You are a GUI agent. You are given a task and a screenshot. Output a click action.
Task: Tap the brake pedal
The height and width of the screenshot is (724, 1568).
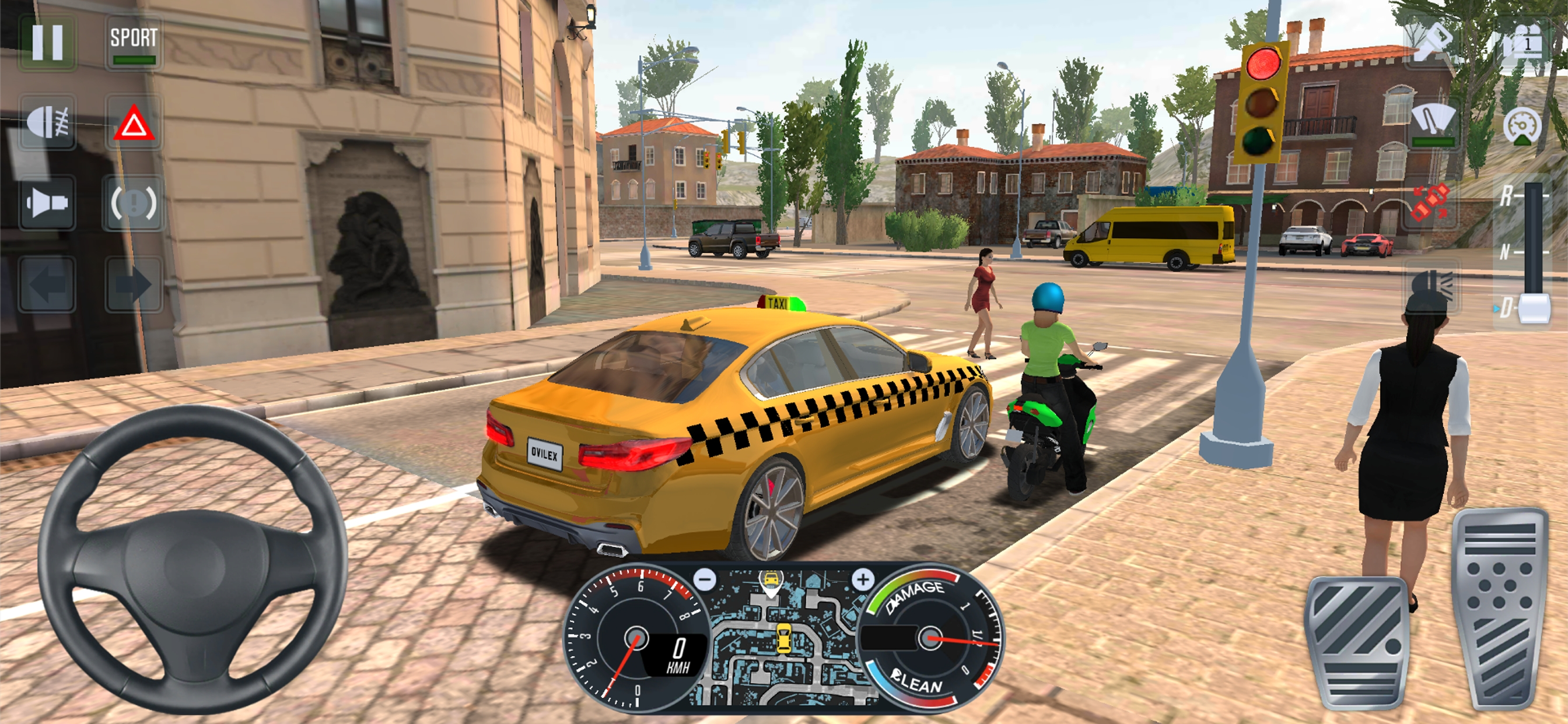1357,642
